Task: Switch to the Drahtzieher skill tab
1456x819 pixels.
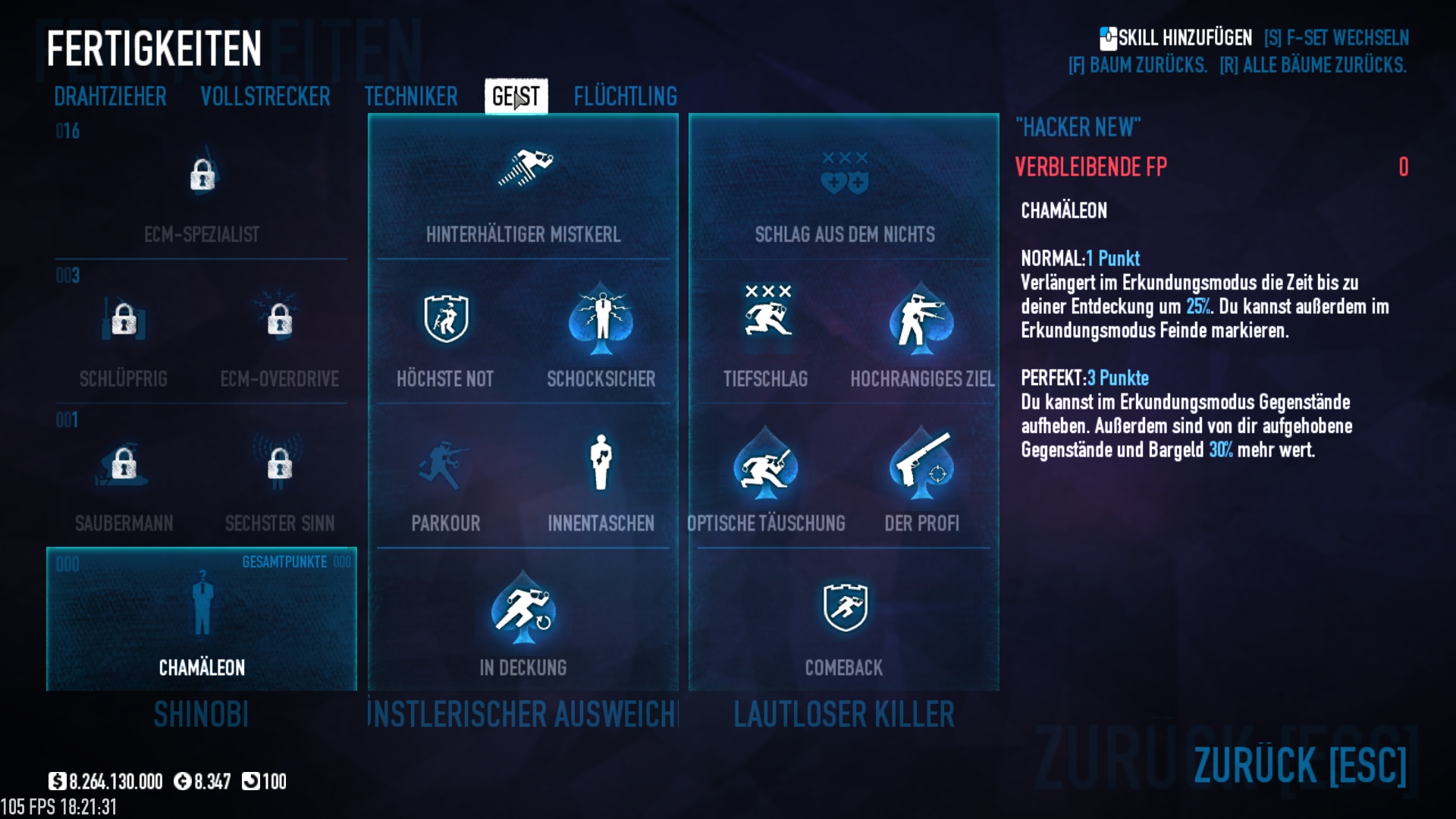Action: click(110, 97)
